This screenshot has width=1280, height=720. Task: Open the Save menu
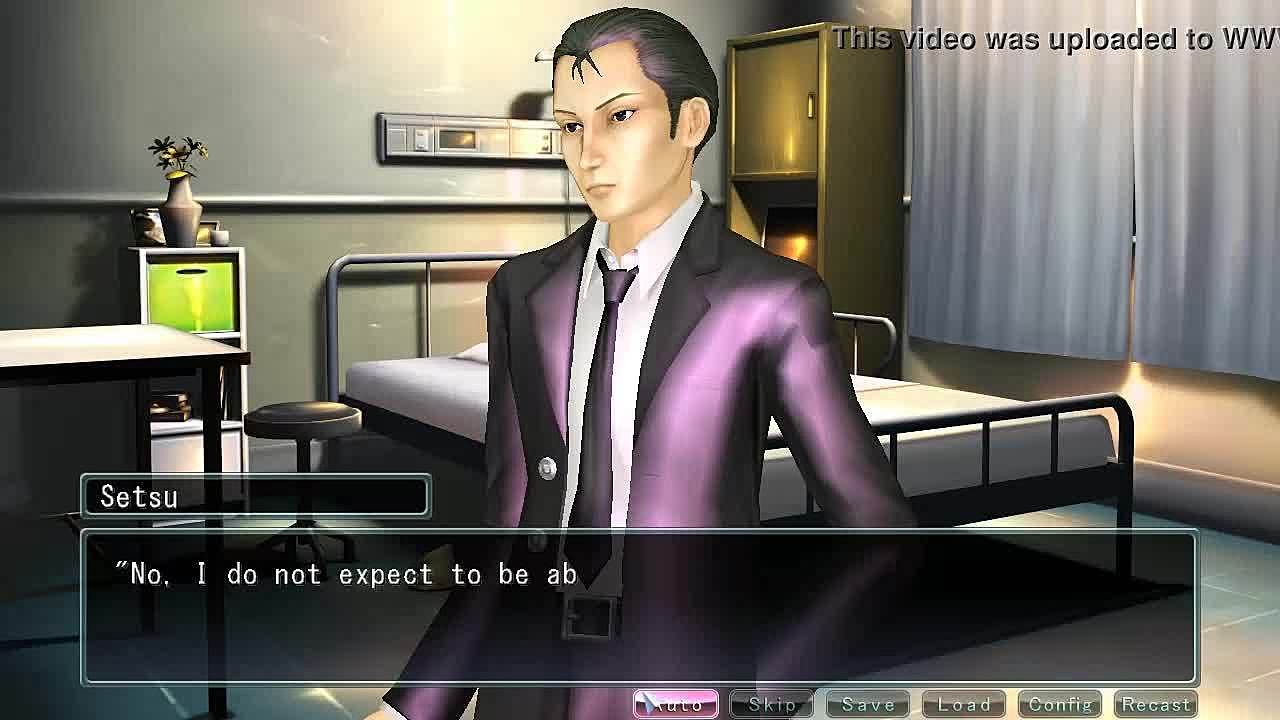point(867,704)
